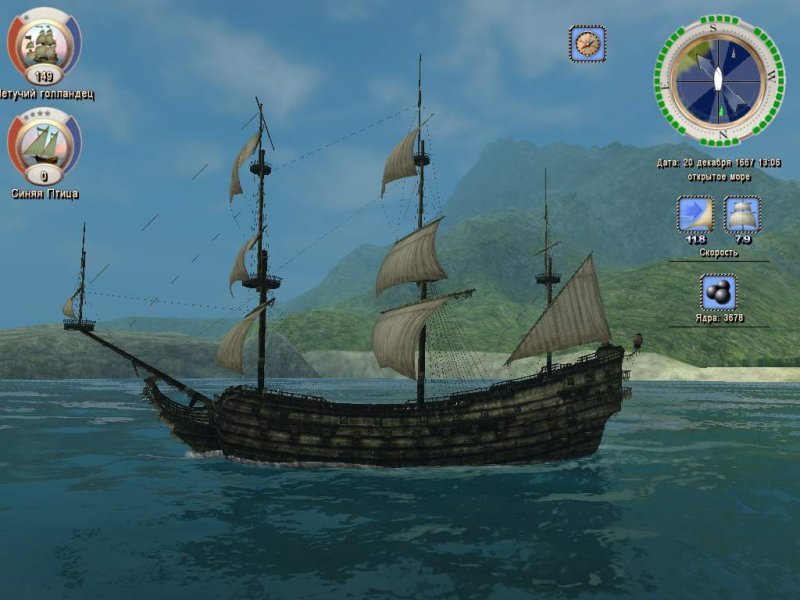Click the small compass icon
Viewport: 800px width, 600px height.
coord(588,43)
